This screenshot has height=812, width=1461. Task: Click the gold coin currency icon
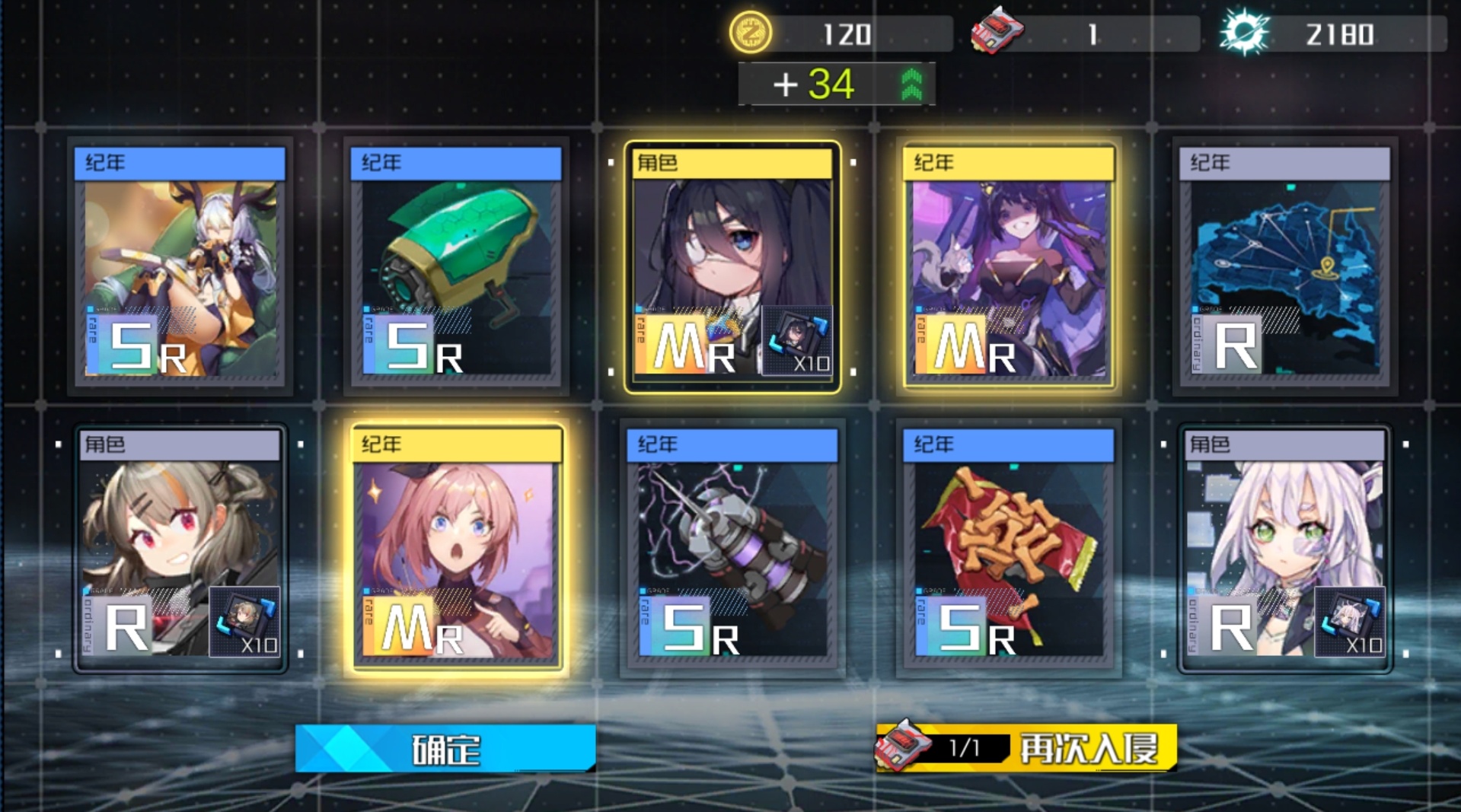point(751,33)
